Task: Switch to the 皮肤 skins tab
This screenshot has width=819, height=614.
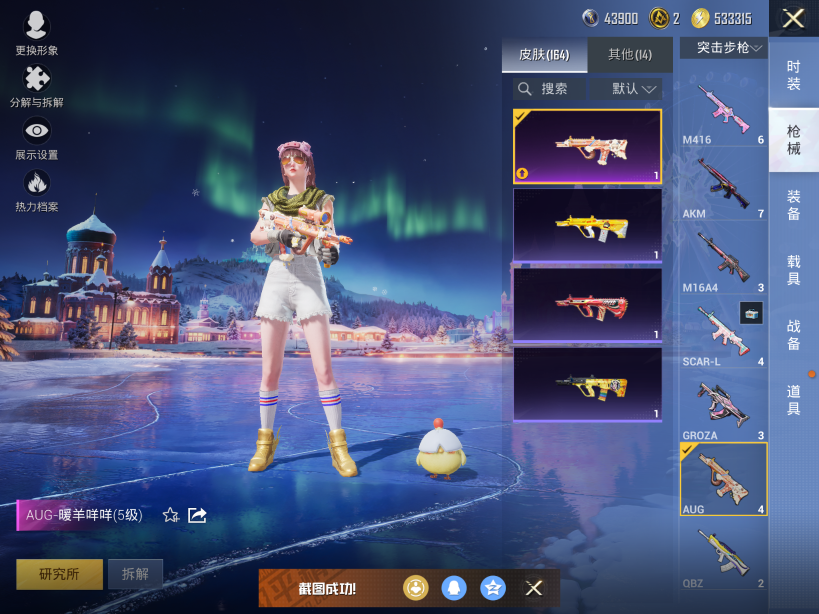Action: coord(544,54)
